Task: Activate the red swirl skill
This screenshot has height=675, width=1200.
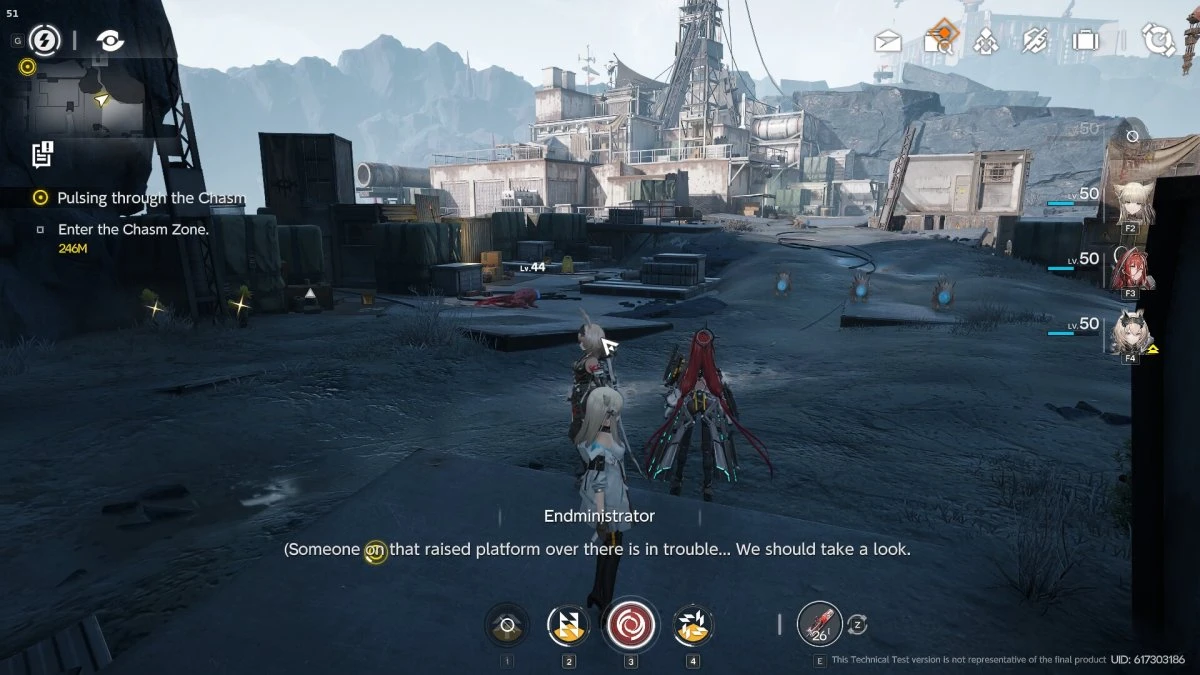Action: pyautogui.click(x=631, y=626)
